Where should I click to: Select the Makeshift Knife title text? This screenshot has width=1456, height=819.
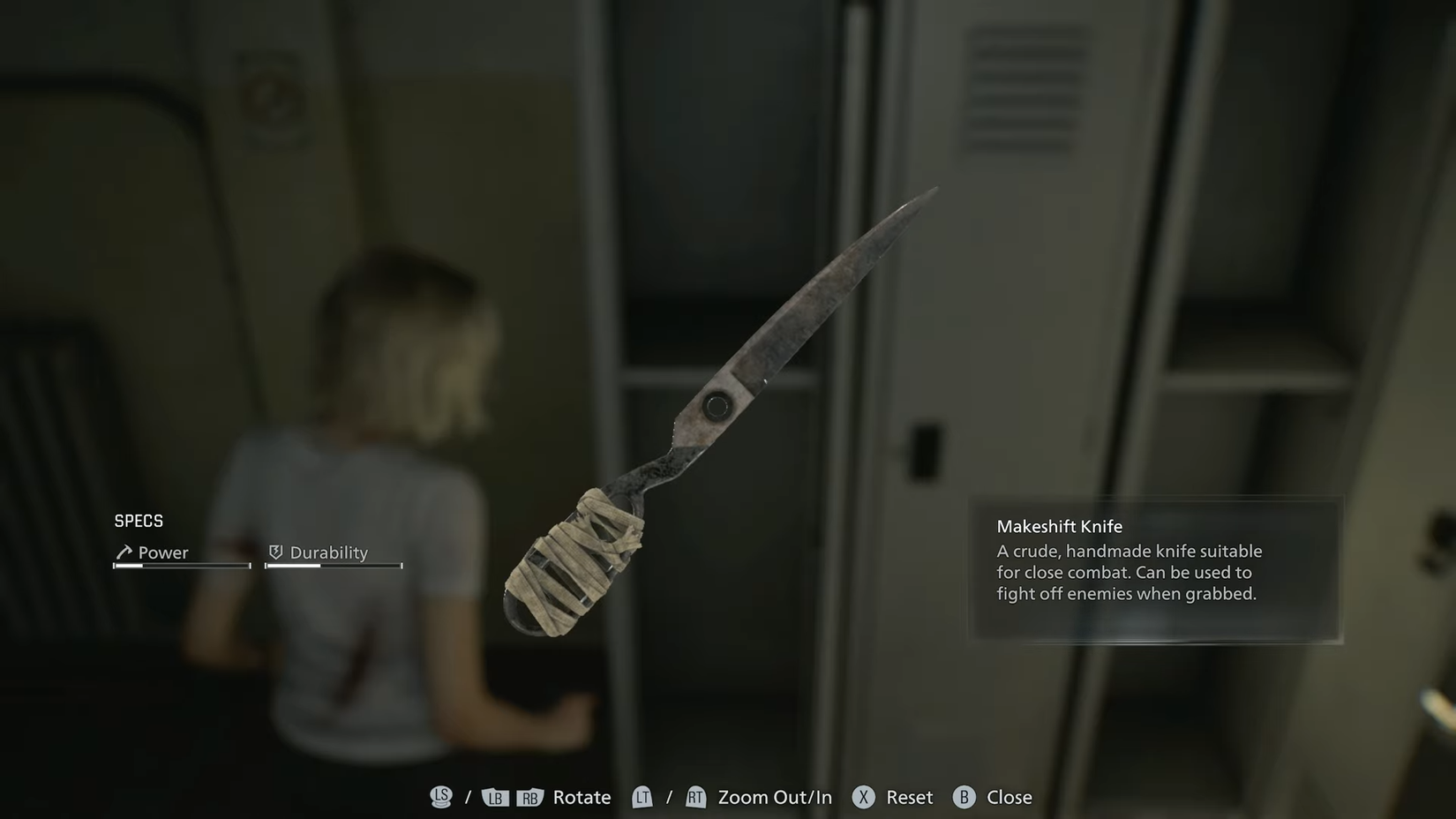1058,526
